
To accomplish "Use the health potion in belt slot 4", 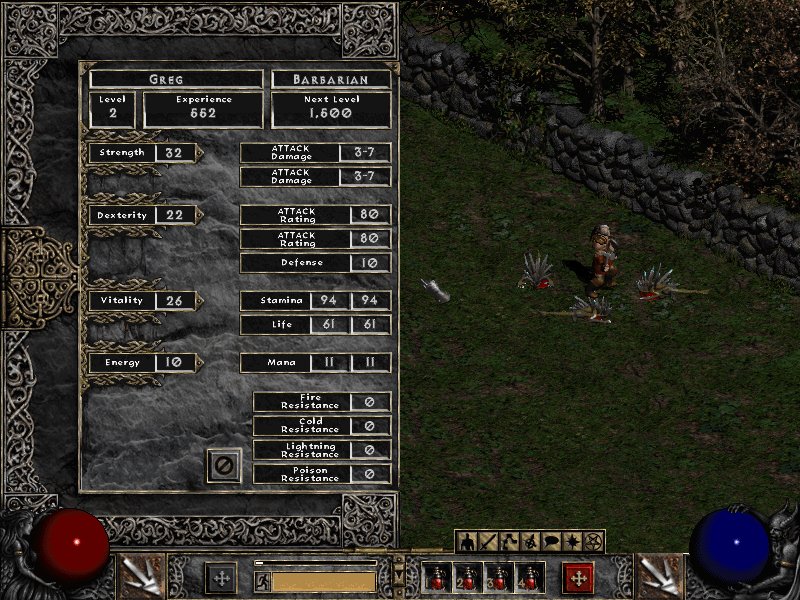I will click(x=530, y=579).
